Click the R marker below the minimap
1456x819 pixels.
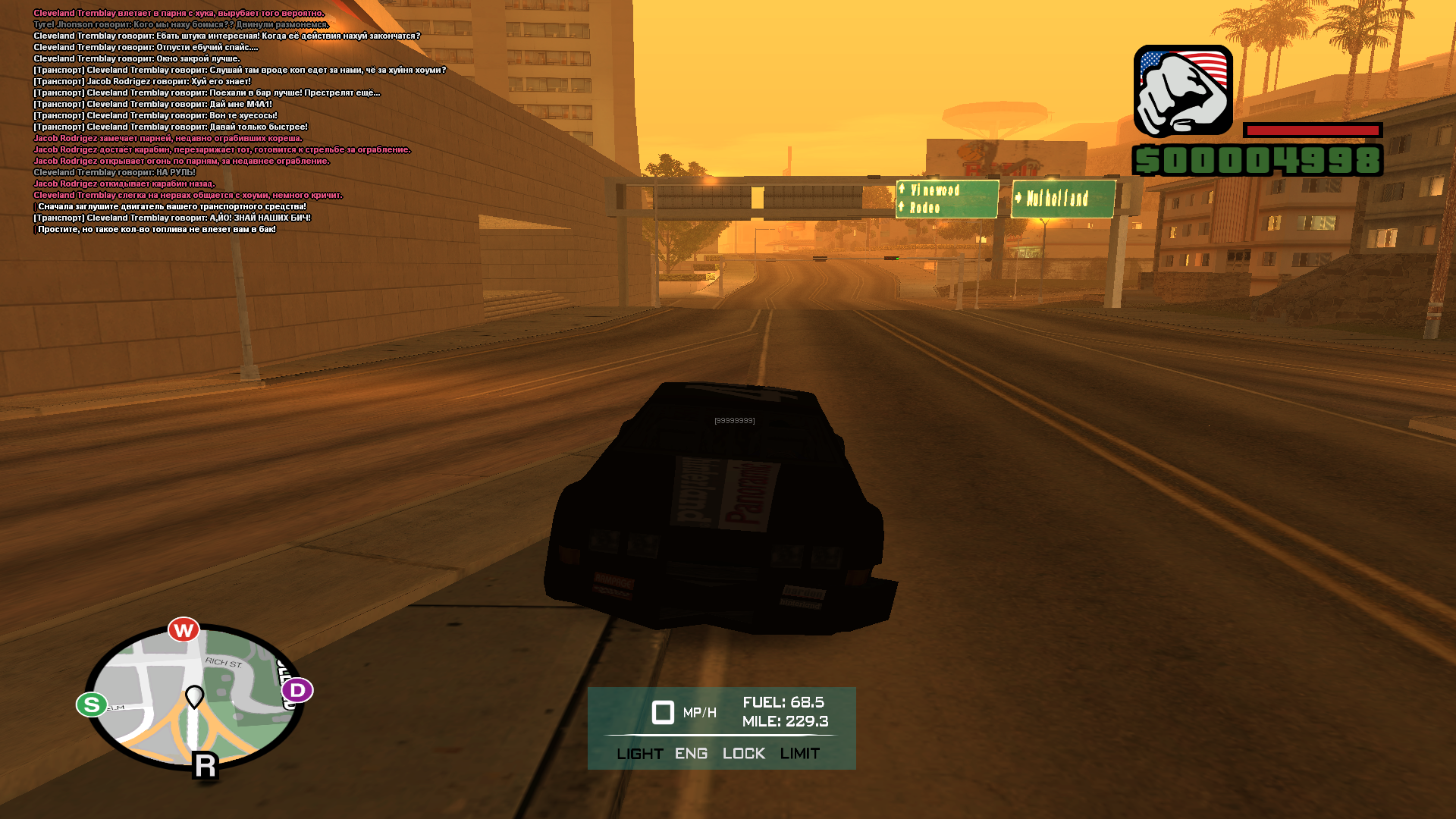[x=206, y=766]
